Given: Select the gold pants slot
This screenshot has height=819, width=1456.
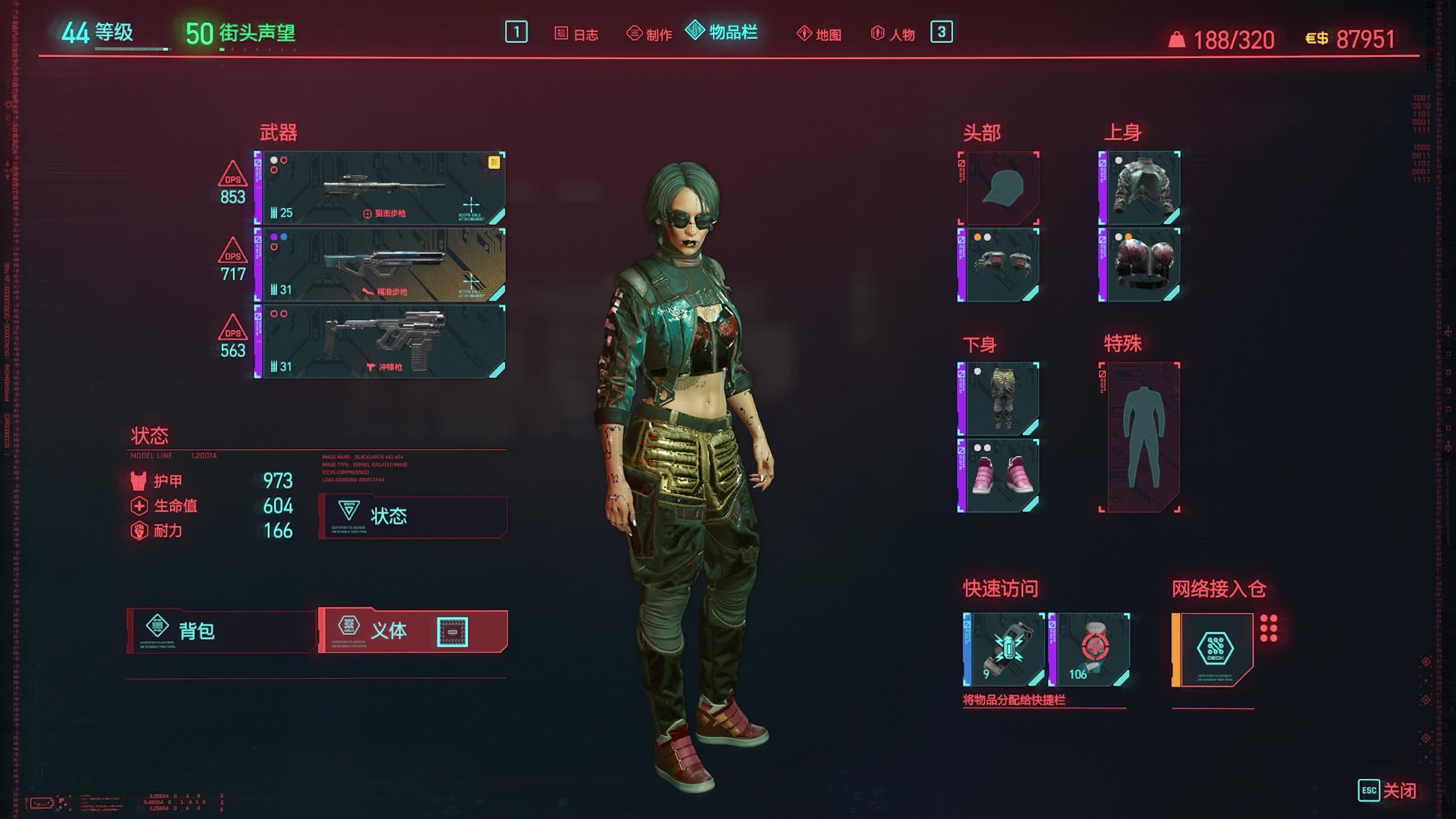Looking at the screenshot, I should (x=999, y=399).
